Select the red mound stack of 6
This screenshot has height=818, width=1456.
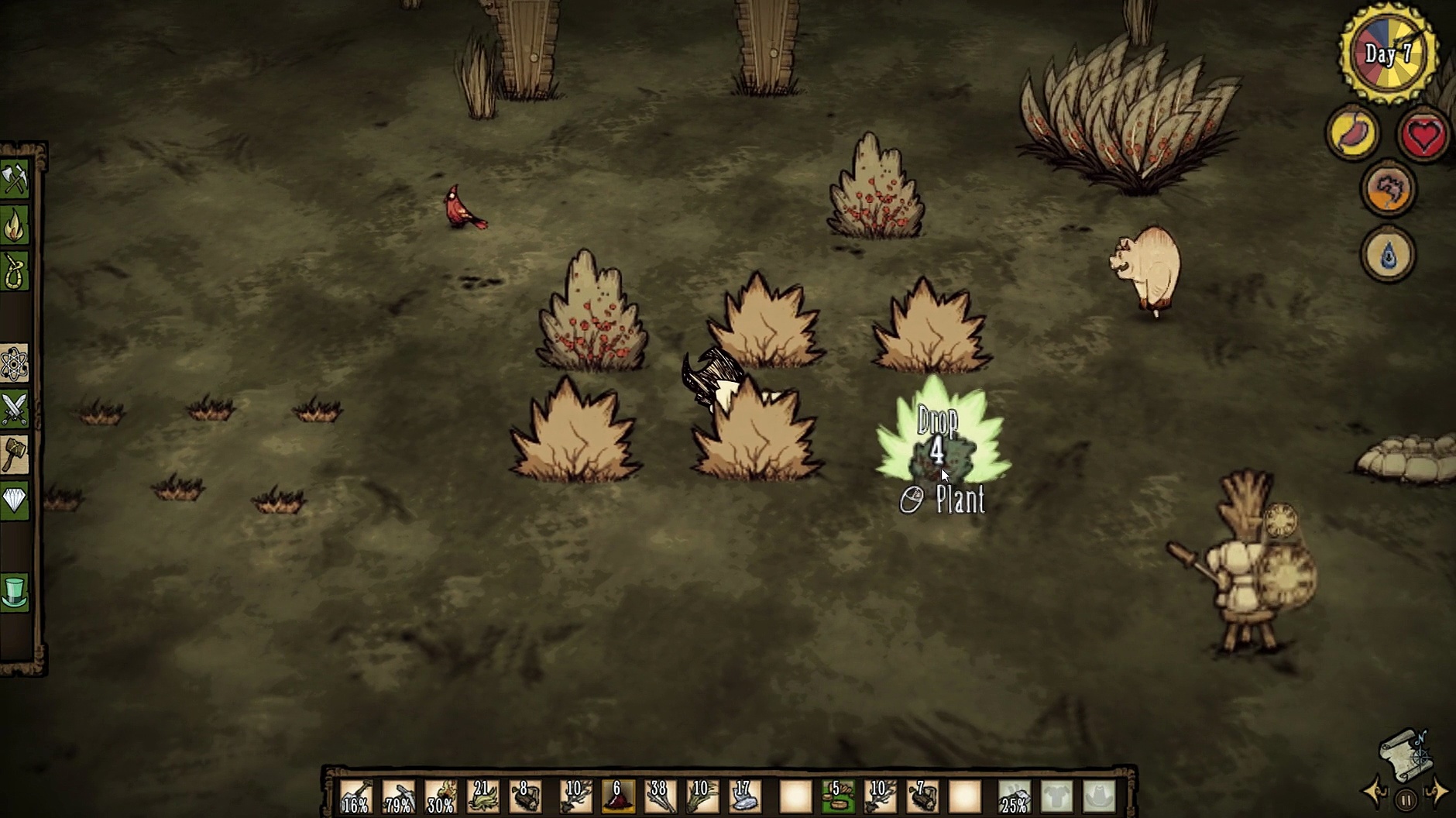617,796
